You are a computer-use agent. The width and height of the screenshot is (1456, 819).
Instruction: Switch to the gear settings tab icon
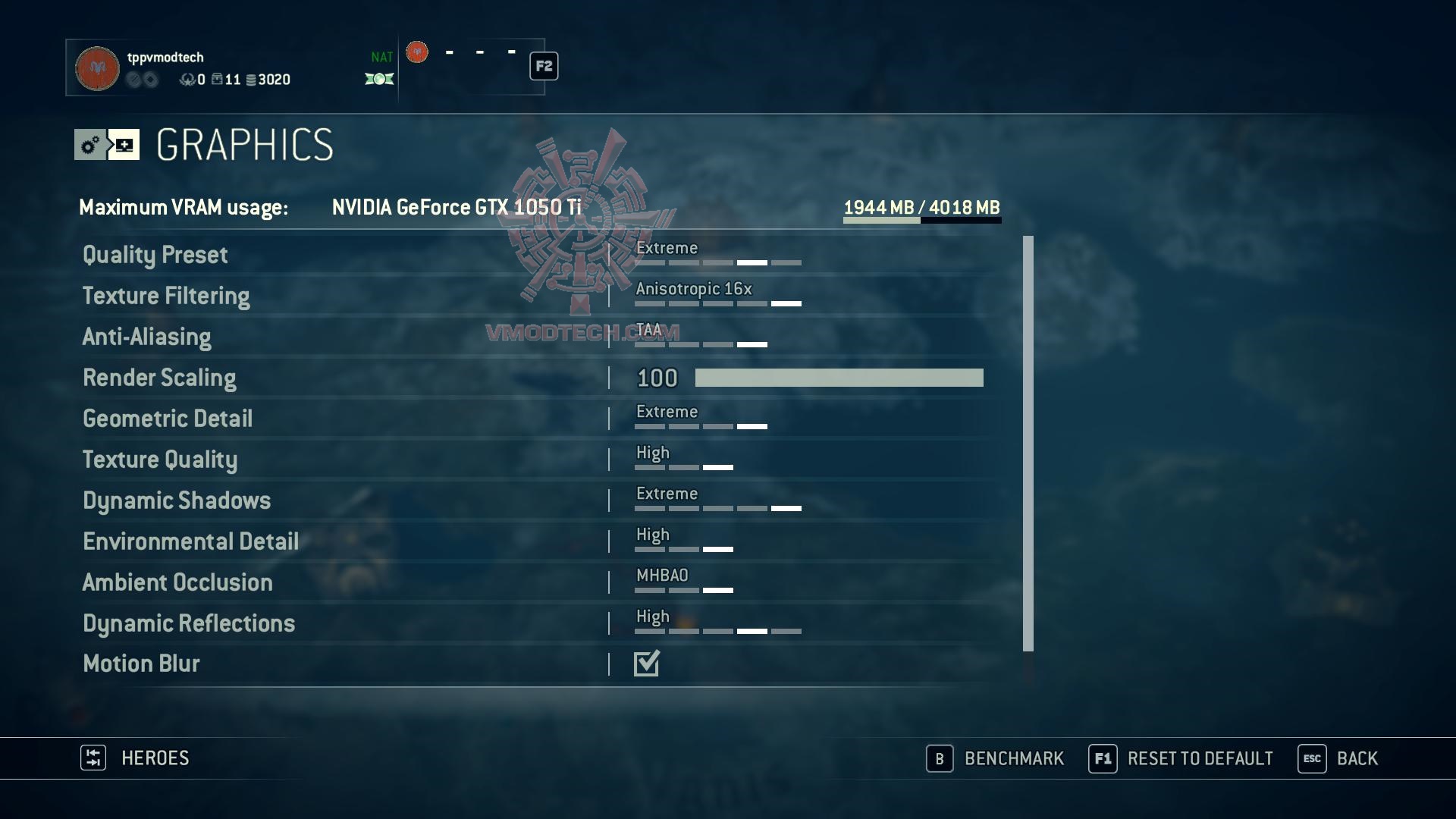pyautogui.click(x=90, y=145)
